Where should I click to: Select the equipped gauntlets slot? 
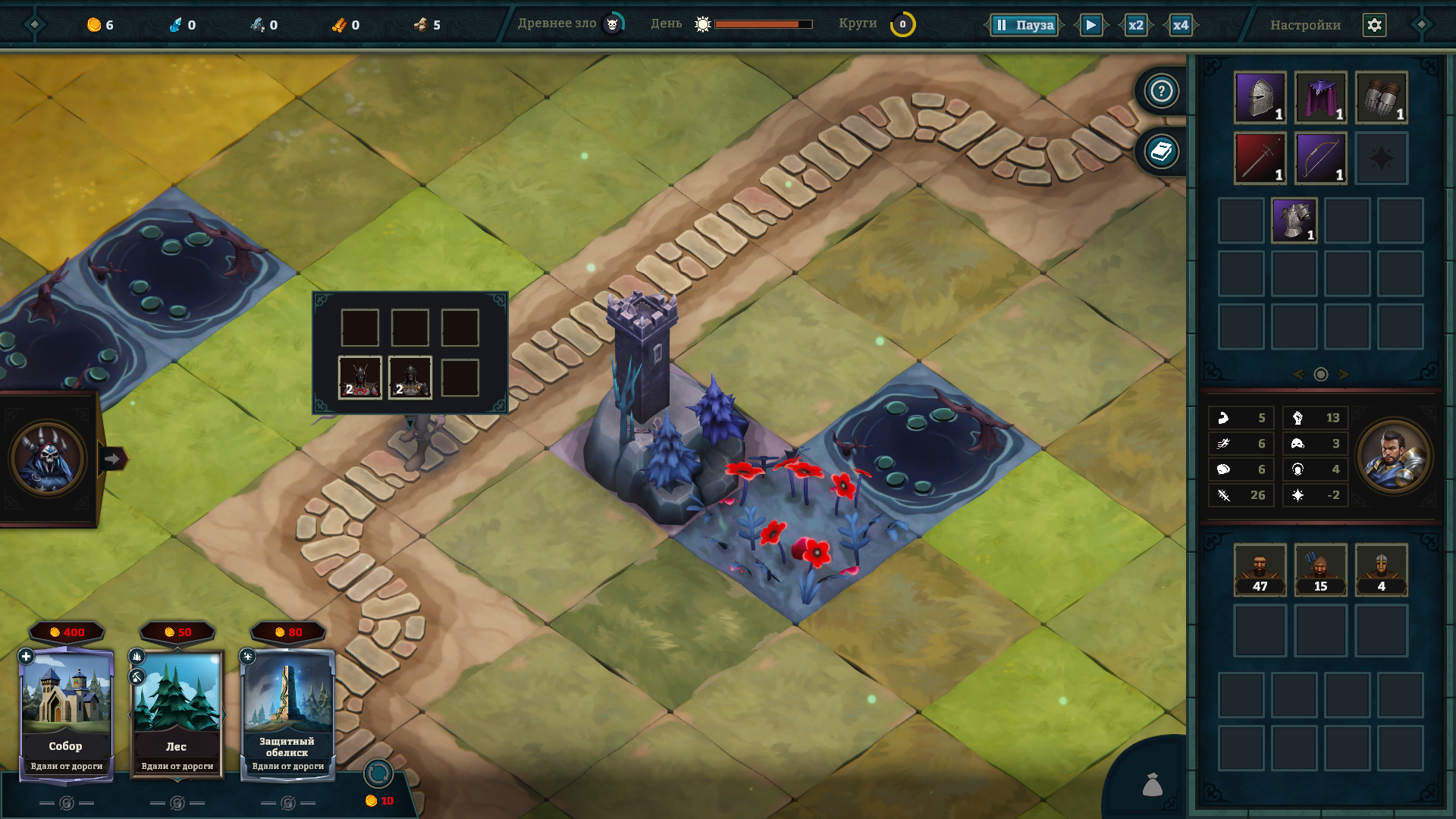1381,97
